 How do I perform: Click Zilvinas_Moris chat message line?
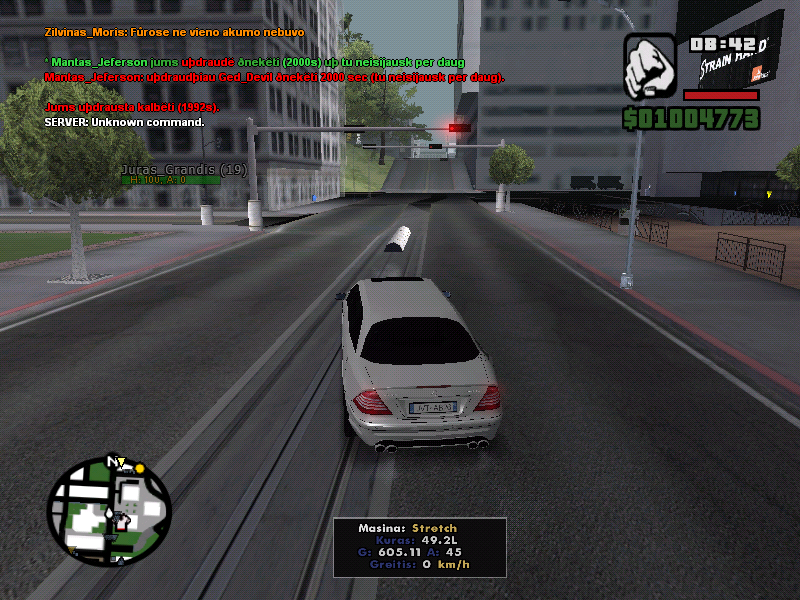coord(175,32)
